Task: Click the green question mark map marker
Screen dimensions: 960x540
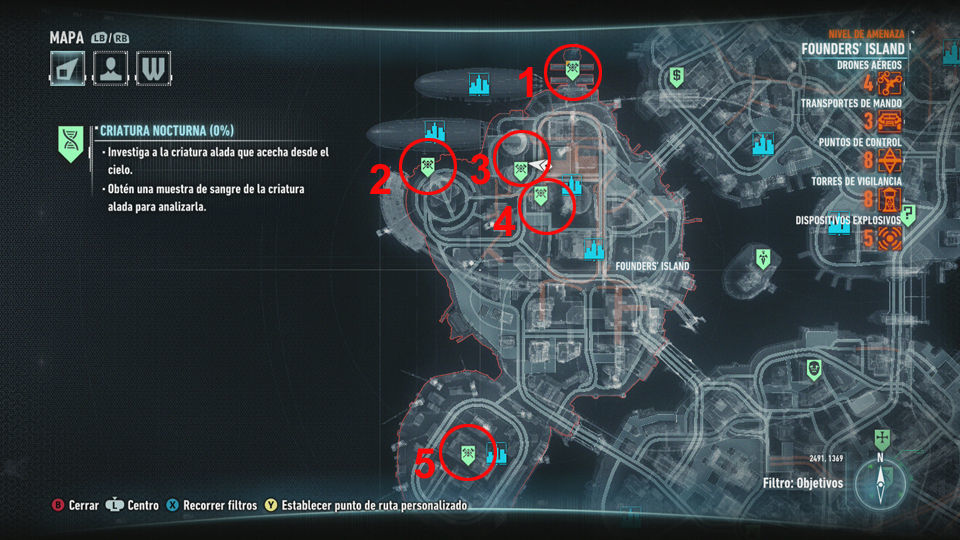Action: [x=908, y=214]
